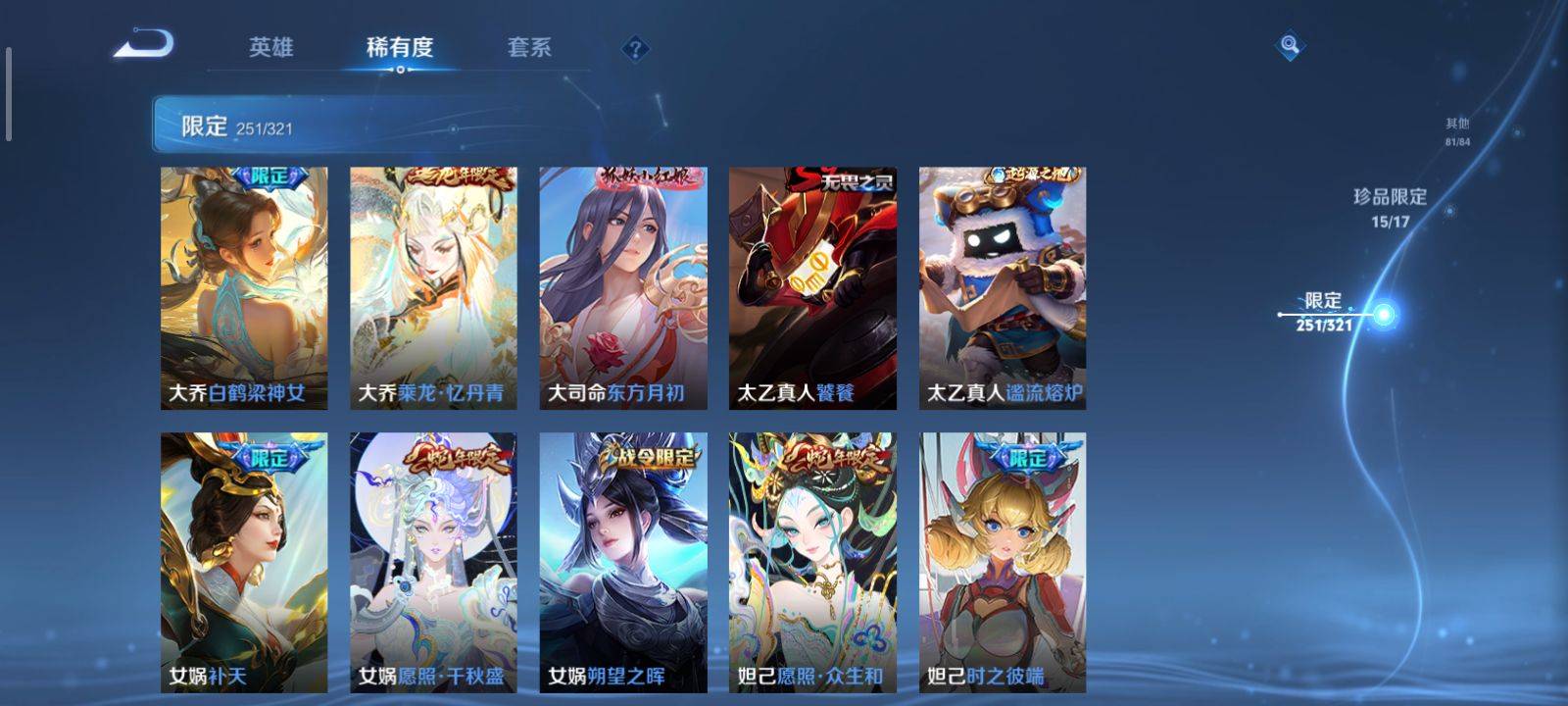1568x706 pixels.
Task: Open the question mark help icon
Action: pos(635,48)
